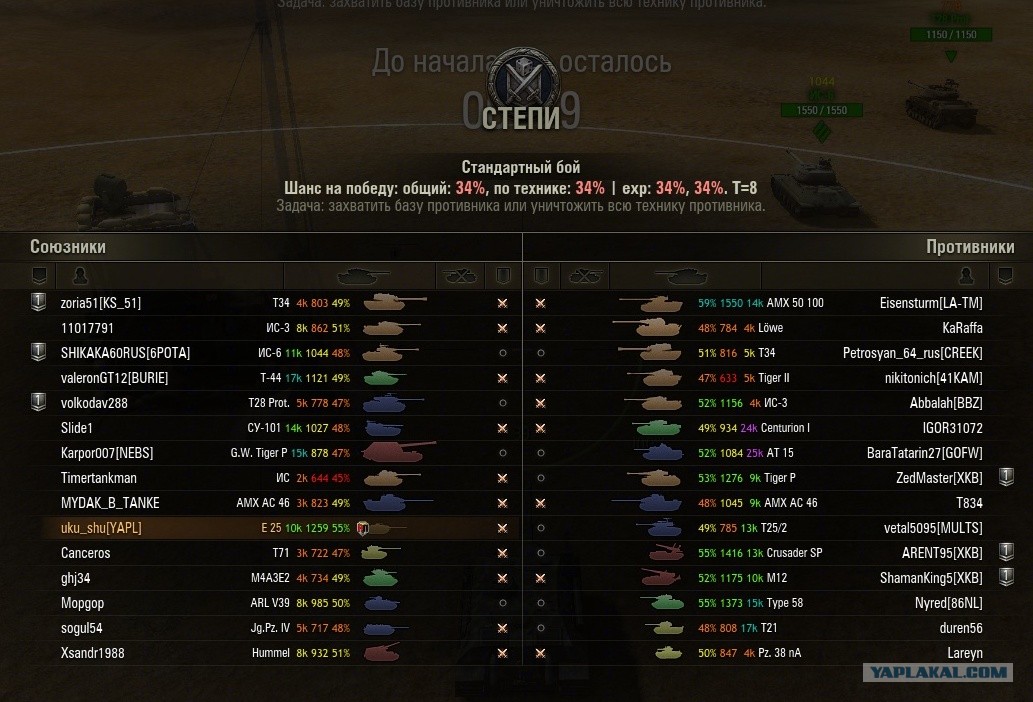Select enemy vetal5095[MULTS] T25/2 row

935,528
